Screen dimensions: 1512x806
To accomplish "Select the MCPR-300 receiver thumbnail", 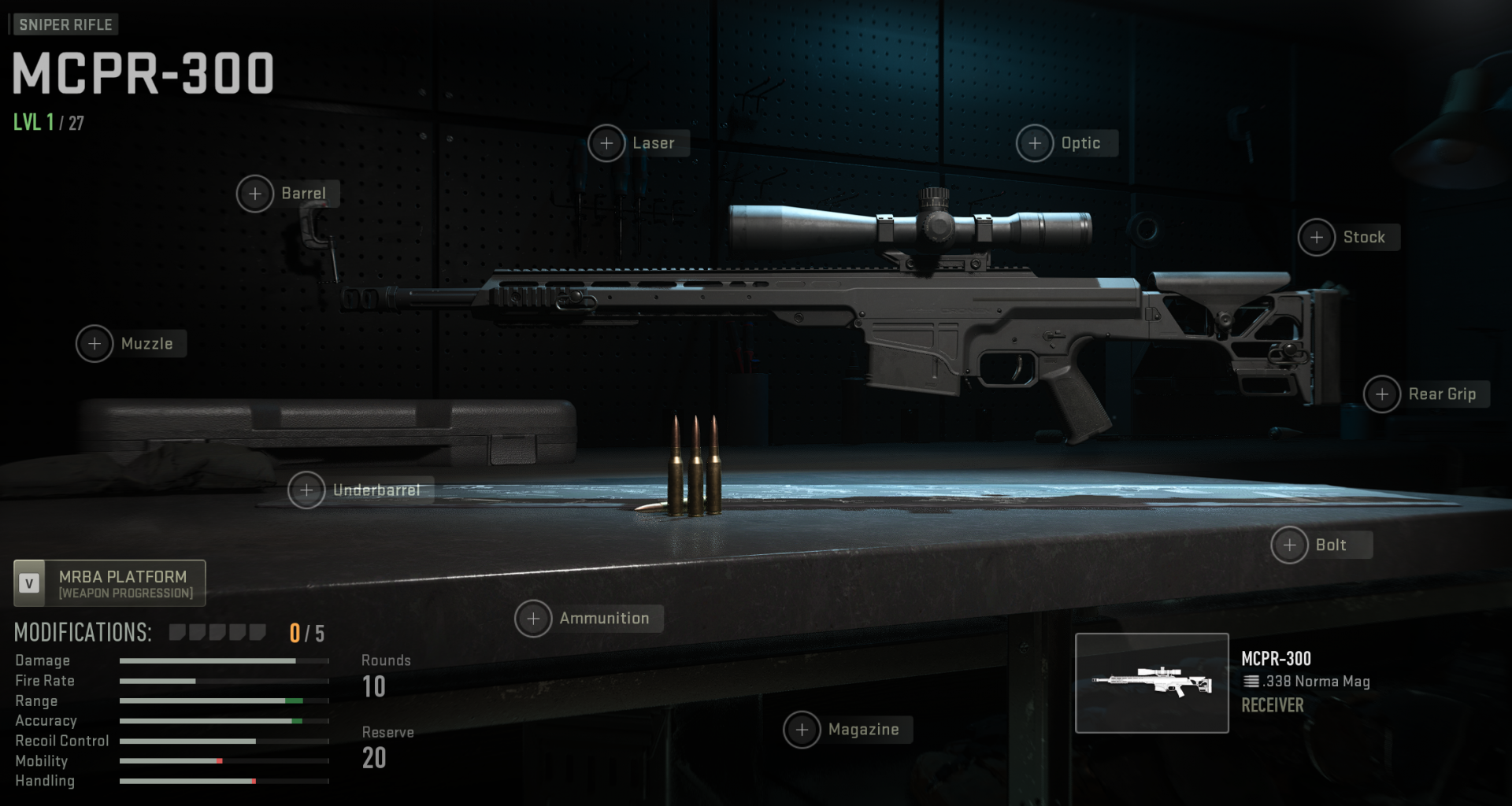I will [1151, 682].
